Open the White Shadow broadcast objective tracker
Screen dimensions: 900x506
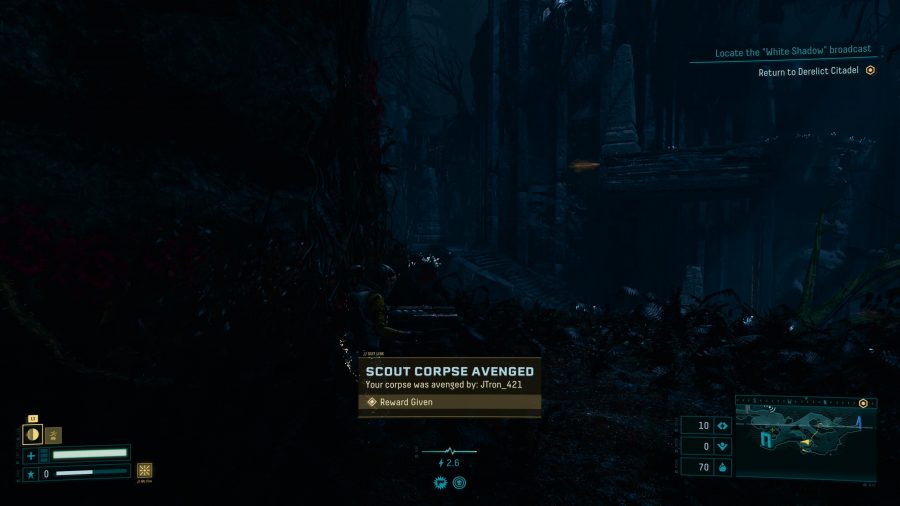click(x=793, y=52)
